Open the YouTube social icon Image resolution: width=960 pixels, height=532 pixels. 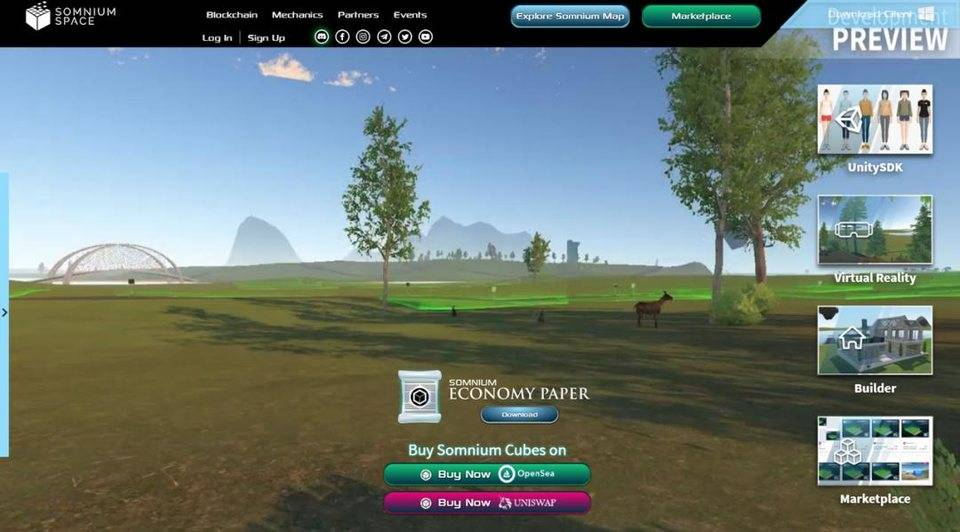426,37
